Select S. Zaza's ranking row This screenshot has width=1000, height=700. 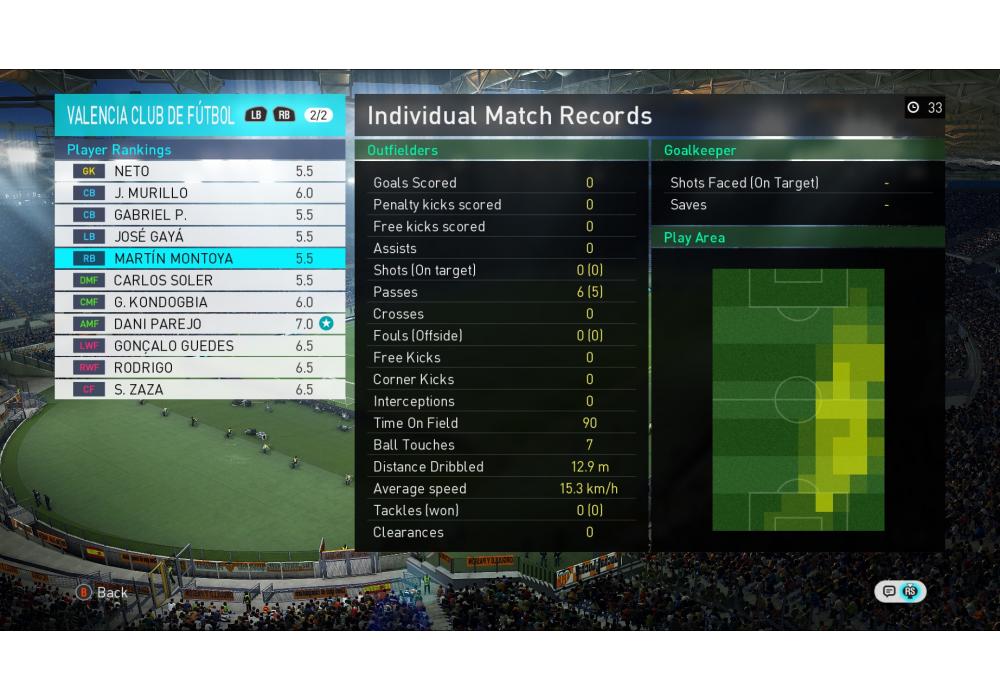[200, 390]
